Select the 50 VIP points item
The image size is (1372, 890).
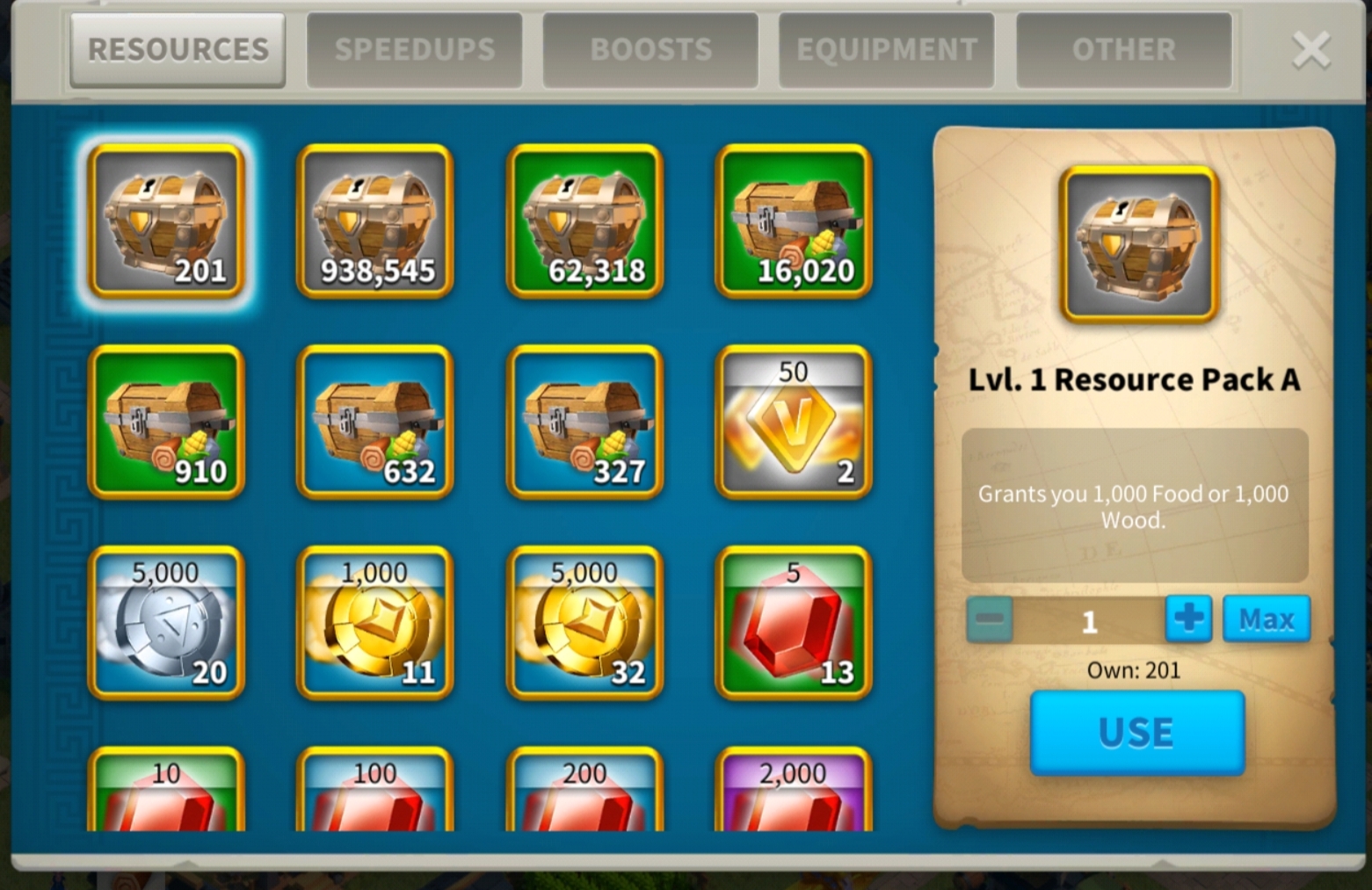pos(793,423)
